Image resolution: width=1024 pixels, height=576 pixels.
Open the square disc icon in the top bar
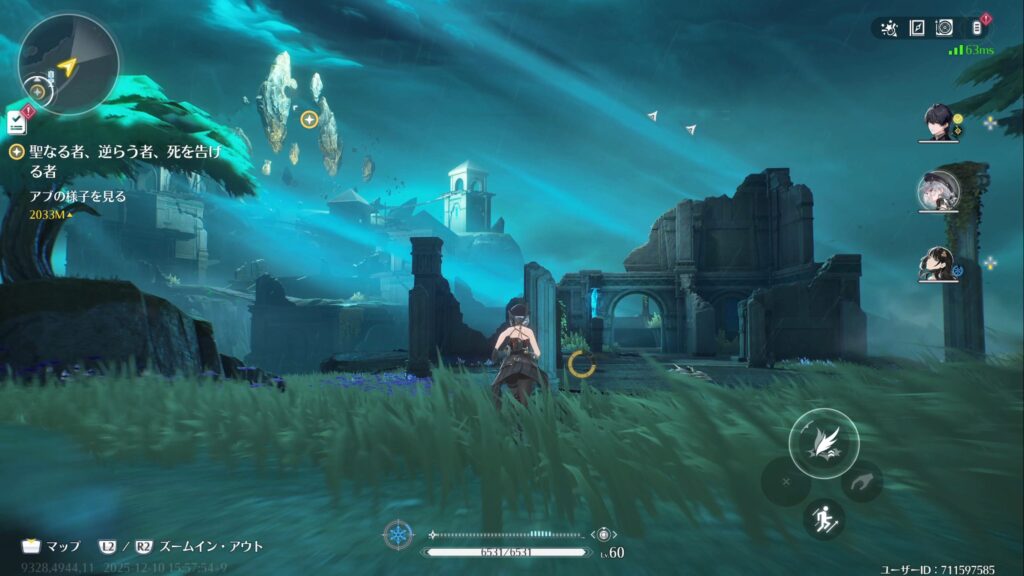click(x=944, y=28)
